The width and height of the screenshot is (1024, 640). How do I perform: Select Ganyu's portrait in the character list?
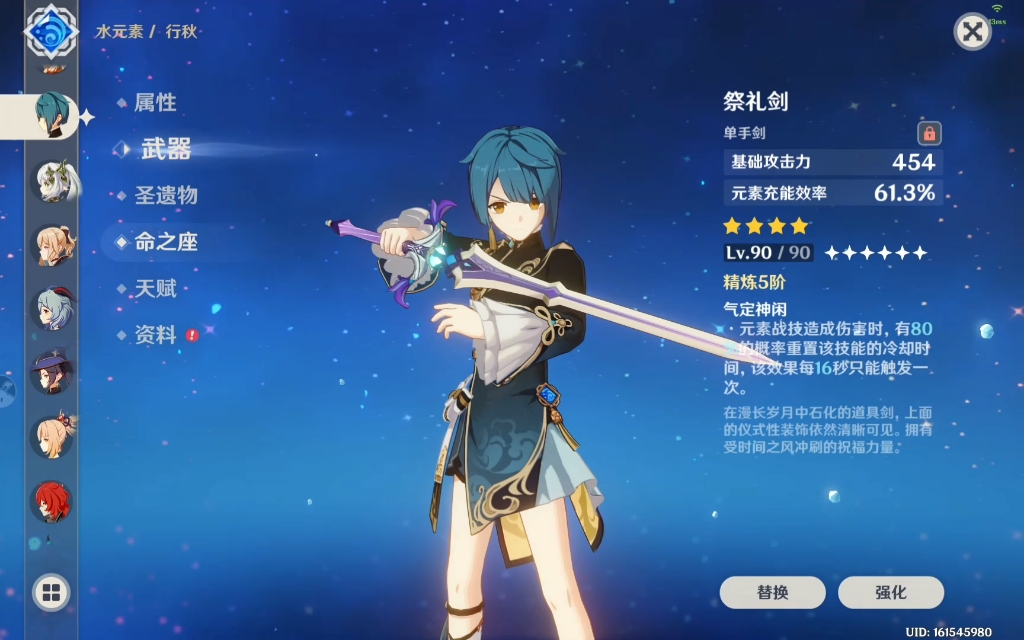(x=51, y=309)
